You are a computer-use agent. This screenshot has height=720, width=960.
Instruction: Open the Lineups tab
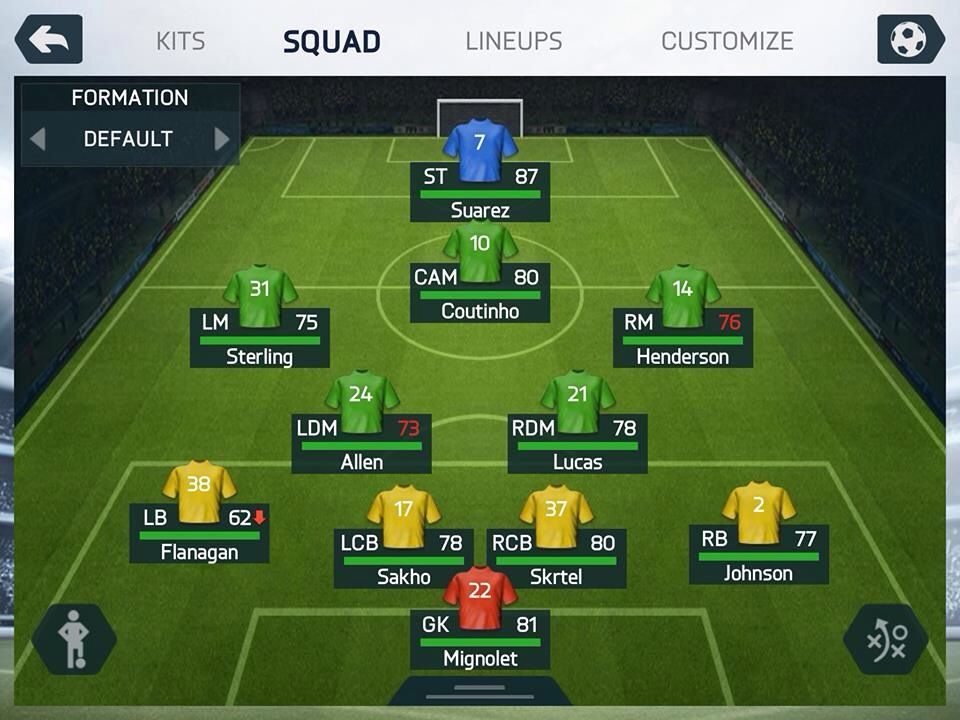(x=514, y=41)
